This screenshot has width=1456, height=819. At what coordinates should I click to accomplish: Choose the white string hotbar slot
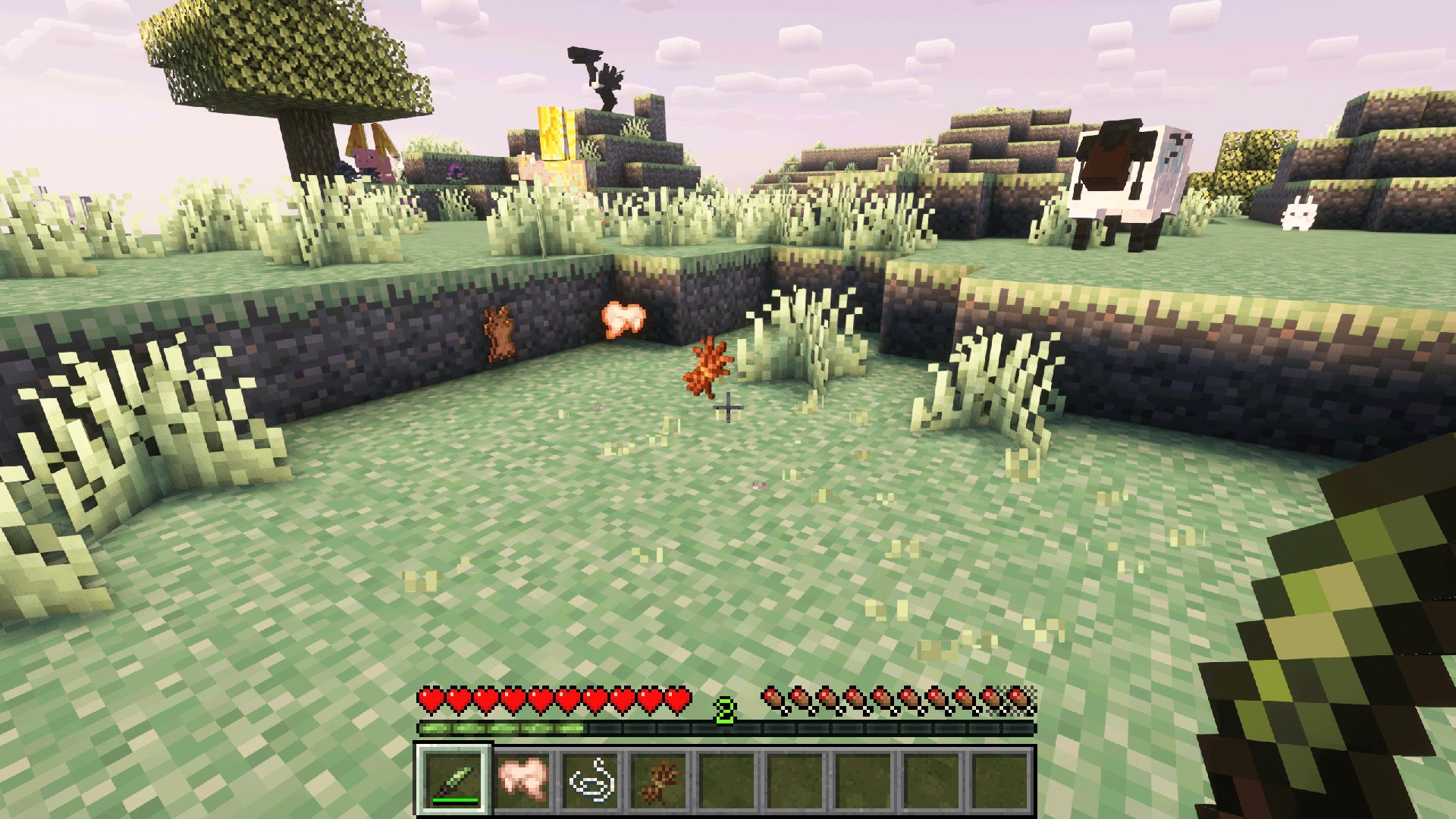pos(591,780)
